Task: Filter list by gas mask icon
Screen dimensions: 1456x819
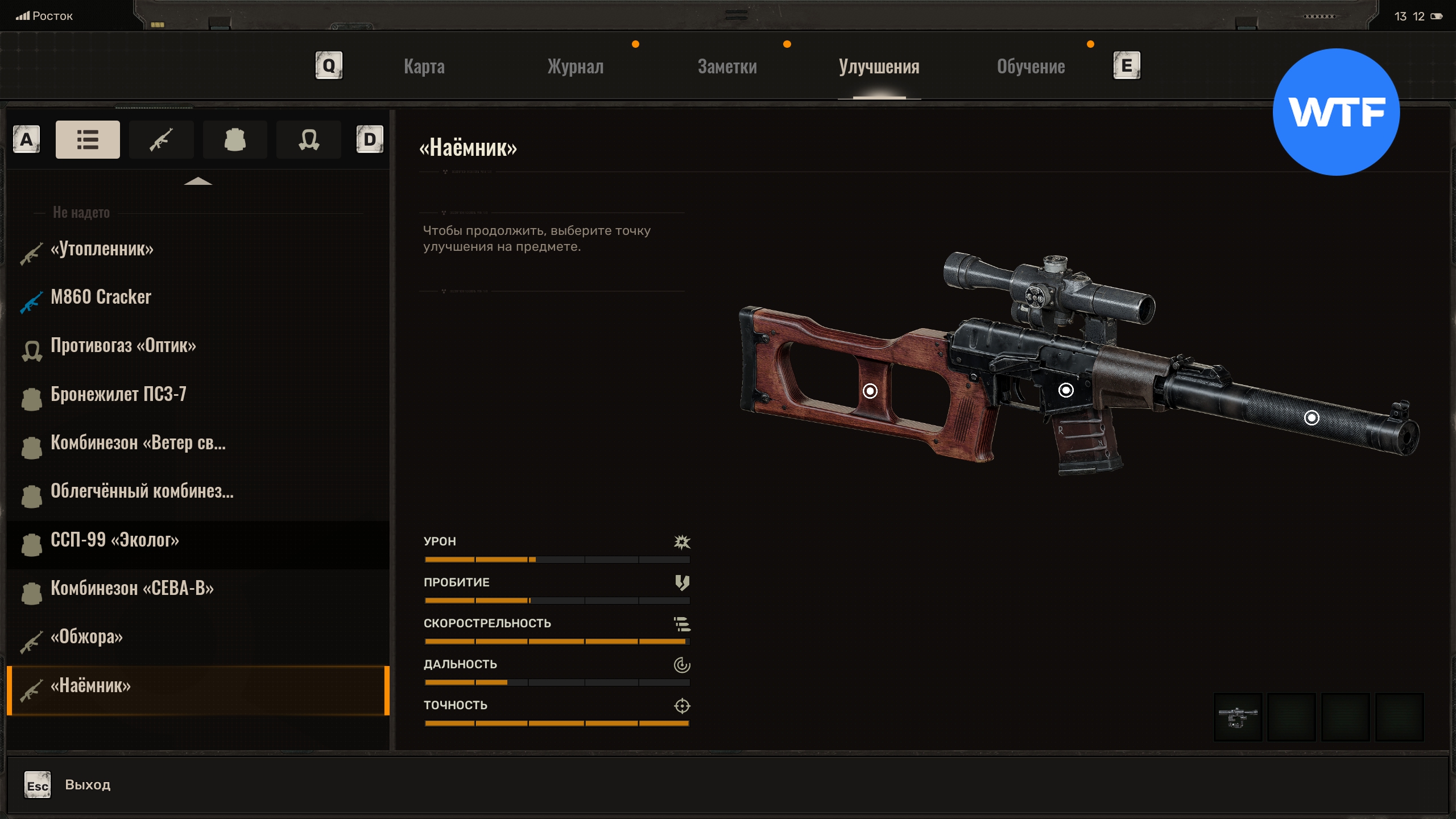Action: coord(309,139)
